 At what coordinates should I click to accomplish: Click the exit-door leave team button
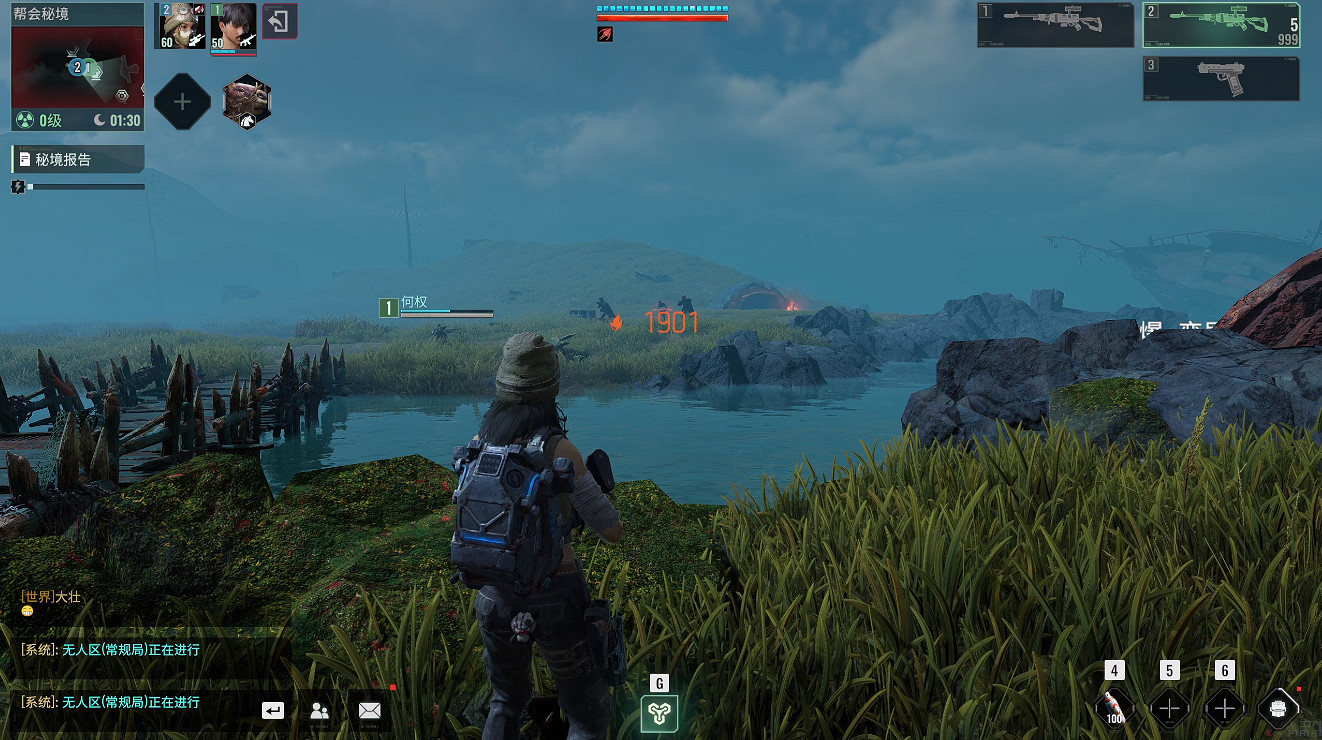pos(279,21)
